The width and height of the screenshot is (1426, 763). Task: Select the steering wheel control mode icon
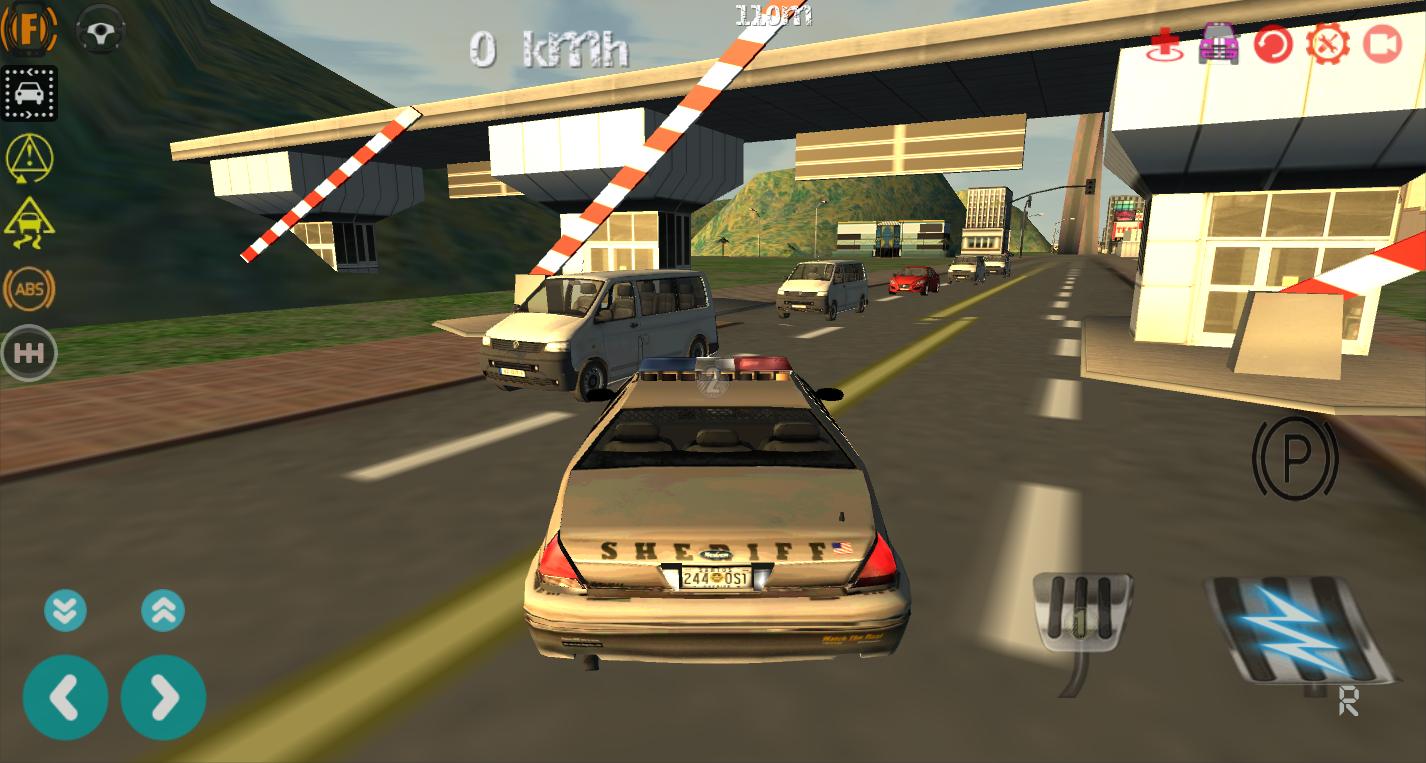click(x=98, y=30)
